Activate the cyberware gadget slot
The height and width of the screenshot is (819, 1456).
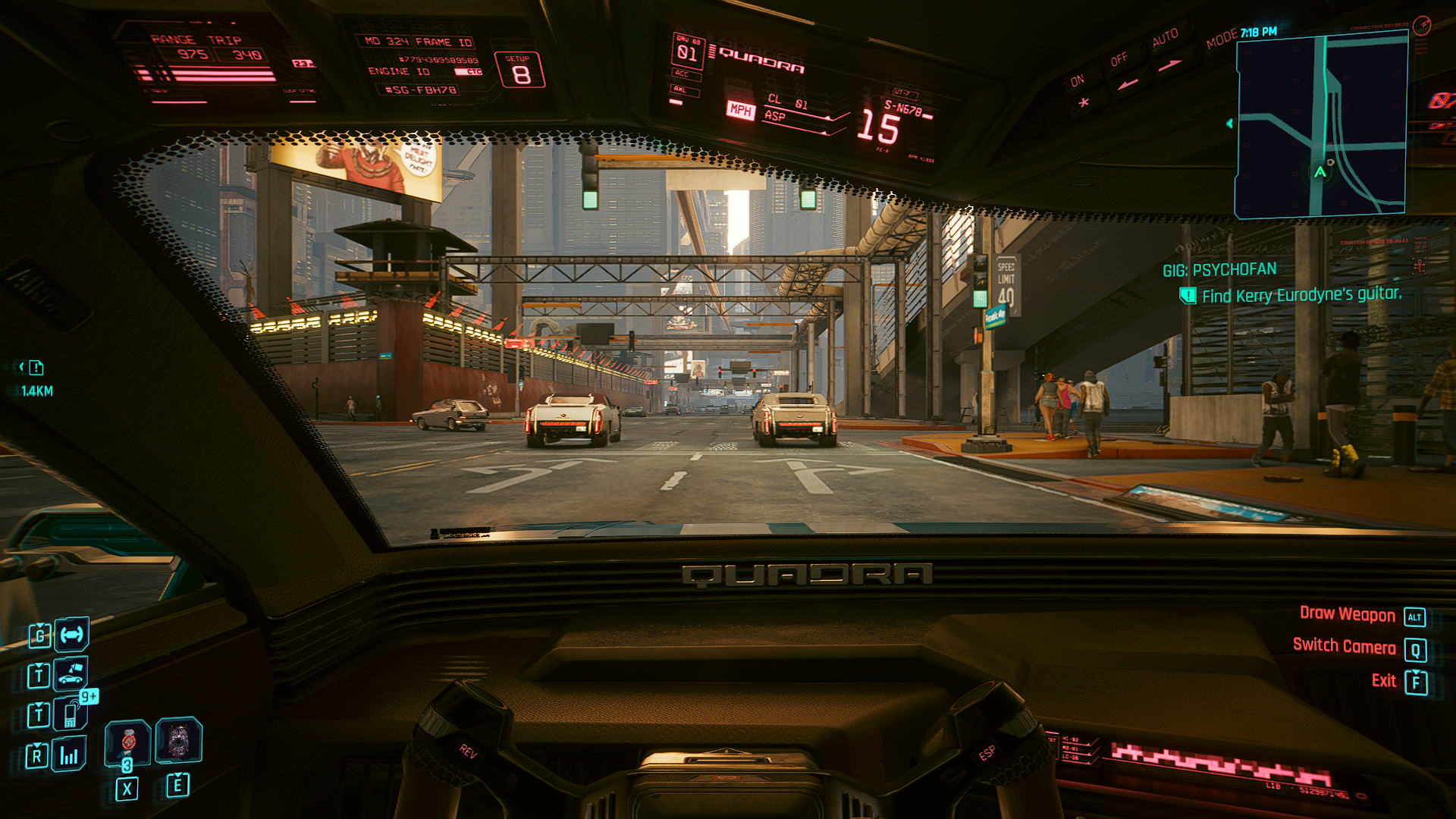(179, 740)
